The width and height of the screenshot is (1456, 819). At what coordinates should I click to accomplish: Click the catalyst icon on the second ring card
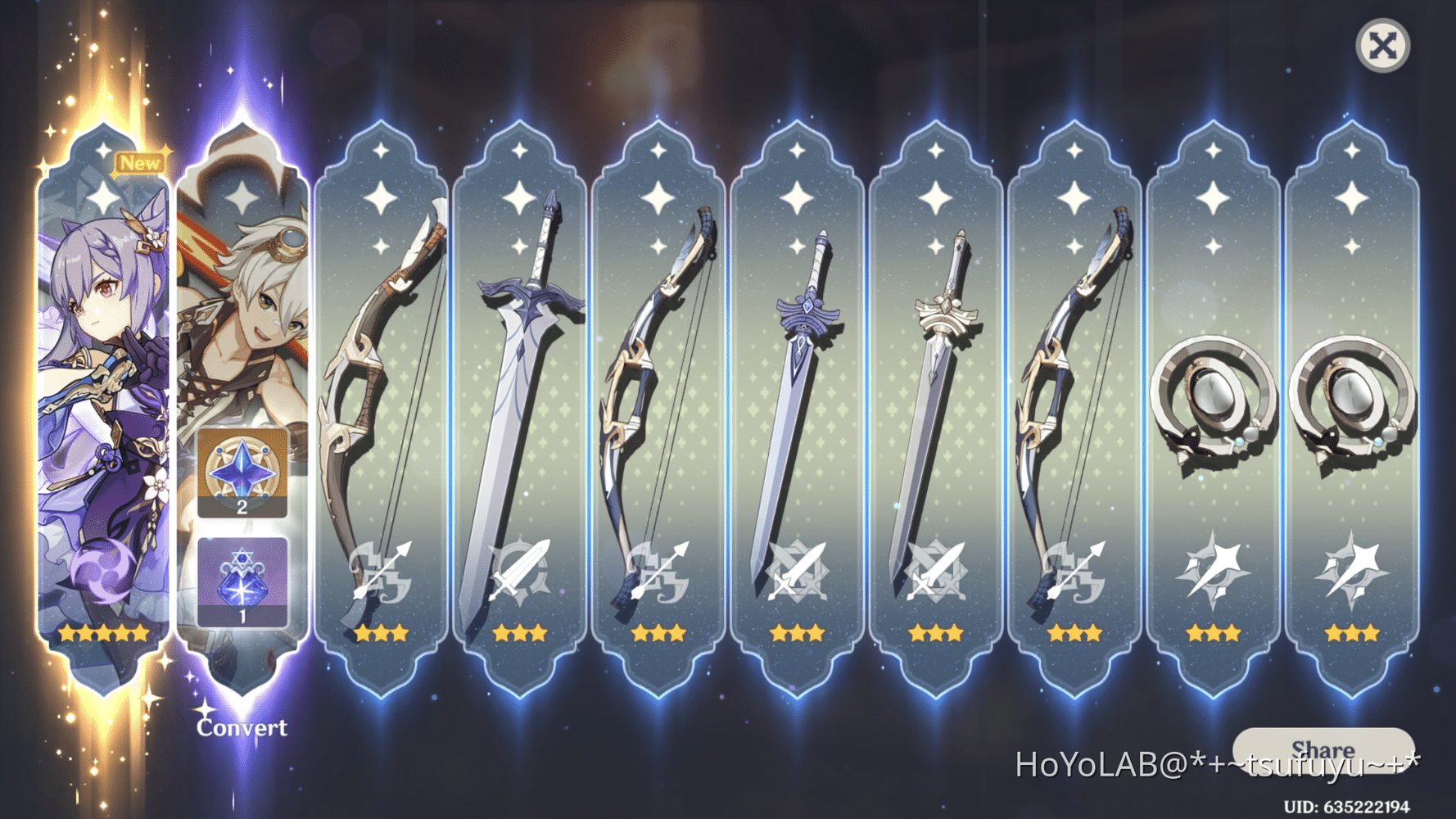click(x=1353, y=569)
